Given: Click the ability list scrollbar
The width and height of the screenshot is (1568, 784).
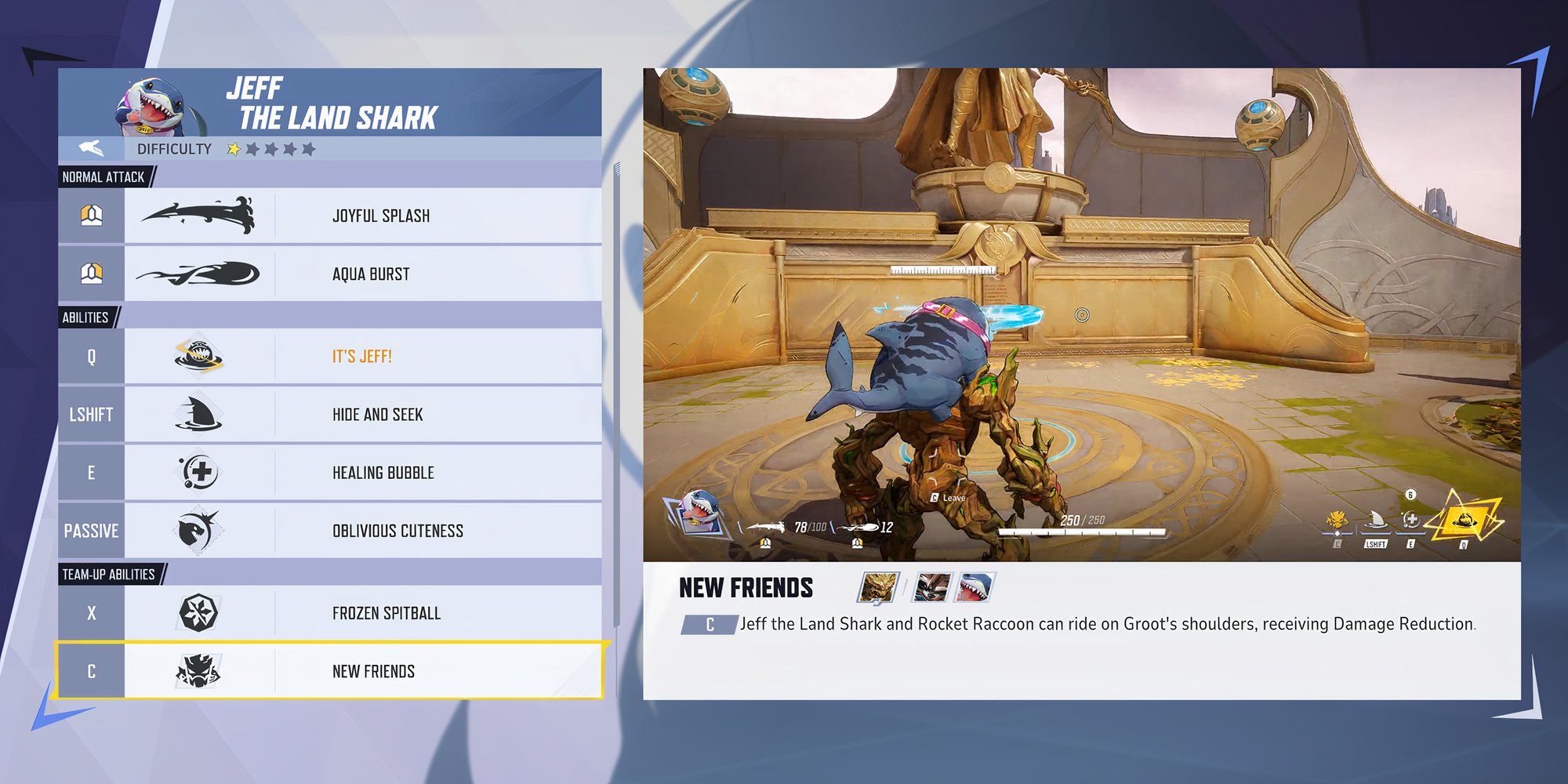Looking at the screenshot, I should pos(616,392).
